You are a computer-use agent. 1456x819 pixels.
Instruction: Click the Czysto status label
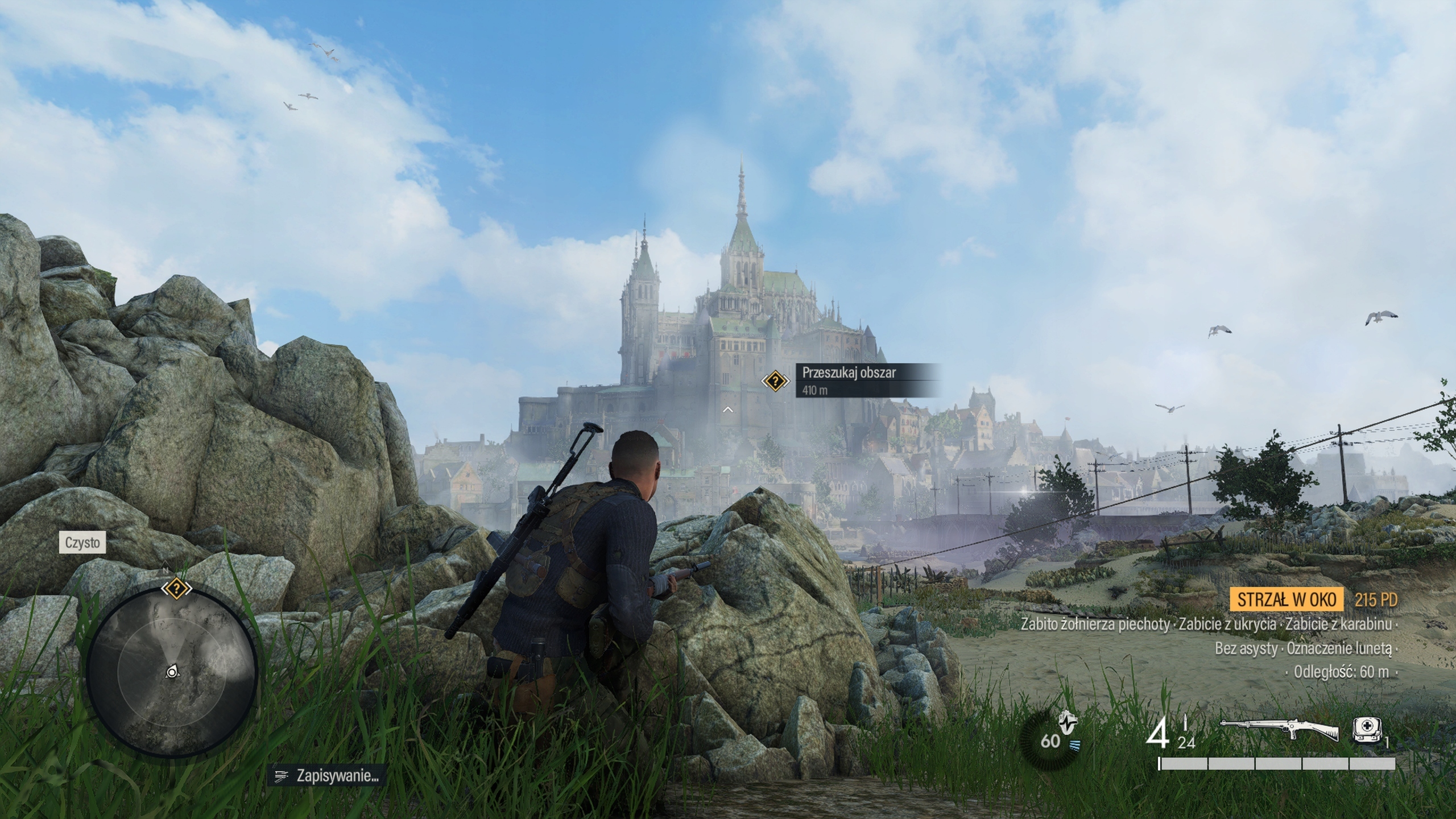82,543
